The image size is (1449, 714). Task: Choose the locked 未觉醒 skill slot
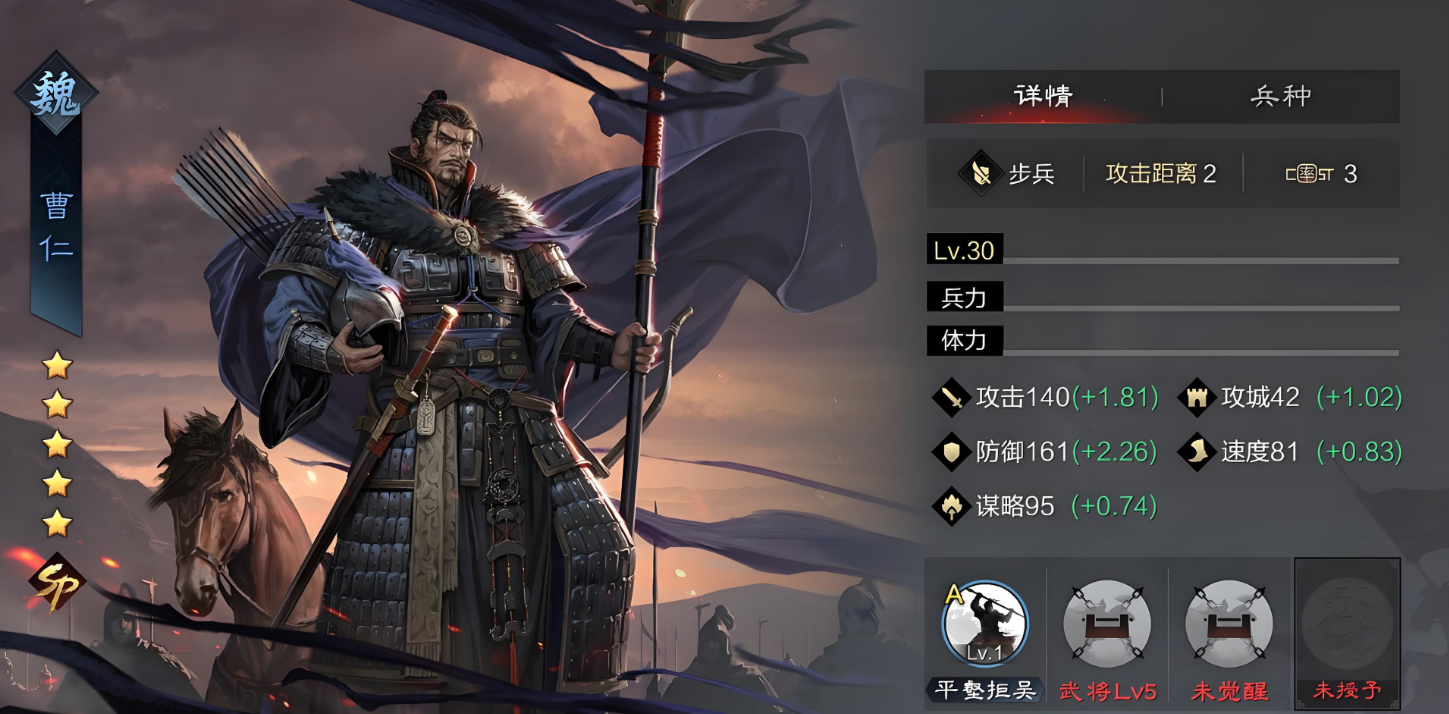[x=1229, y=625]
